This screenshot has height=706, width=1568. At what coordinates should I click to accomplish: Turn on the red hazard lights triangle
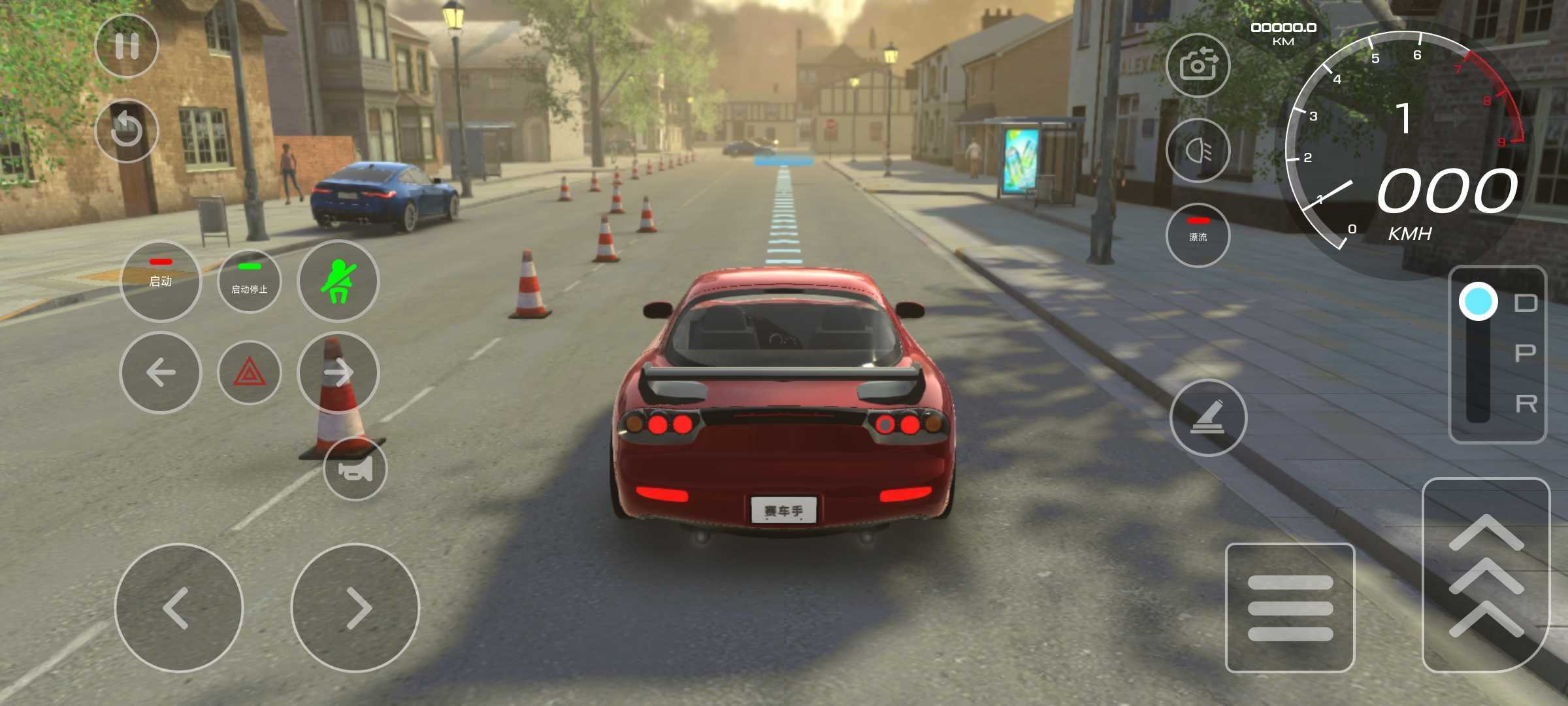250,373
